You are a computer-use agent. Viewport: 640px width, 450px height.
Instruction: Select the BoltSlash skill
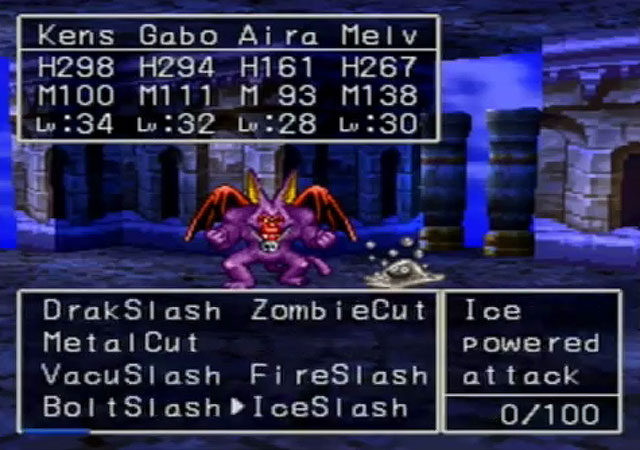pos(131,408)
